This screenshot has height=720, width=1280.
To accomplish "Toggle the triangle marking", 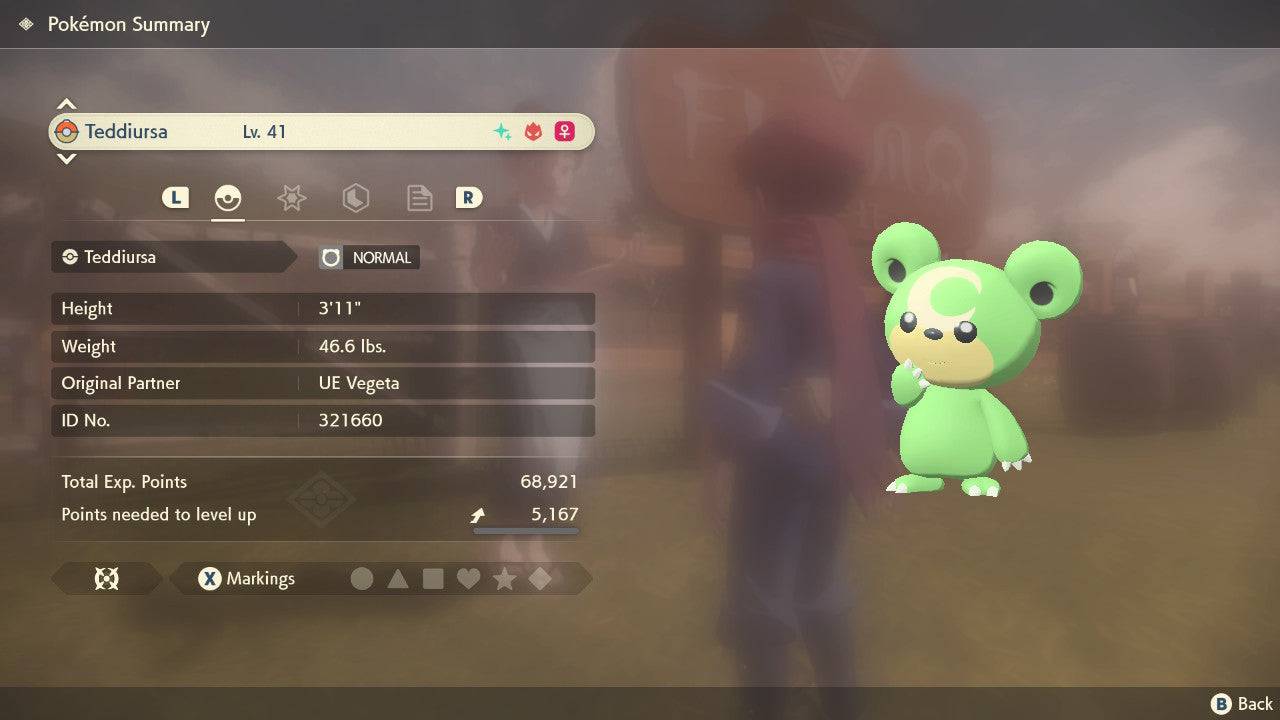I will pyautogui.click(x=398, y=579).
